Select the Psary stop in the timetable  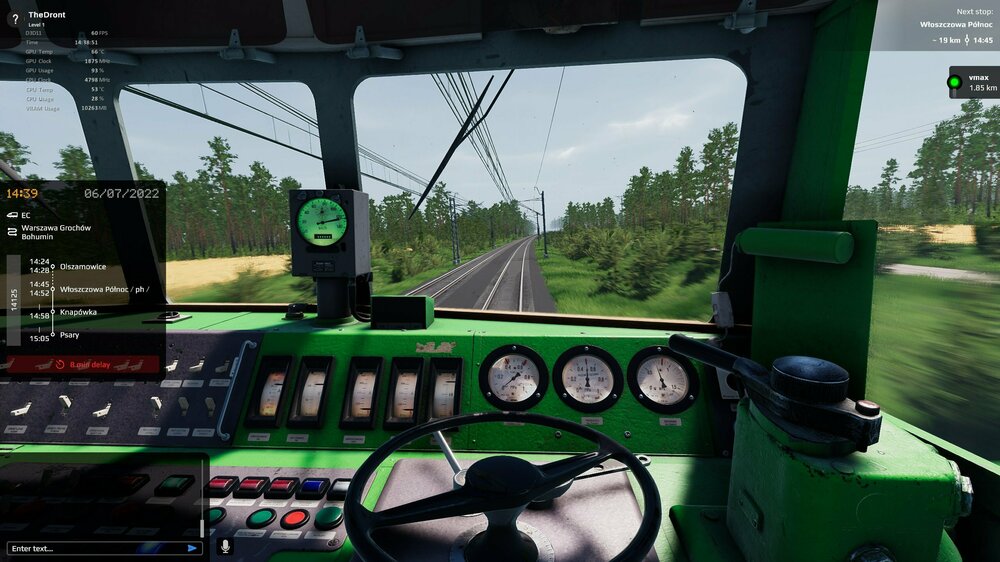pyautogui.click(x=70, y=336)
